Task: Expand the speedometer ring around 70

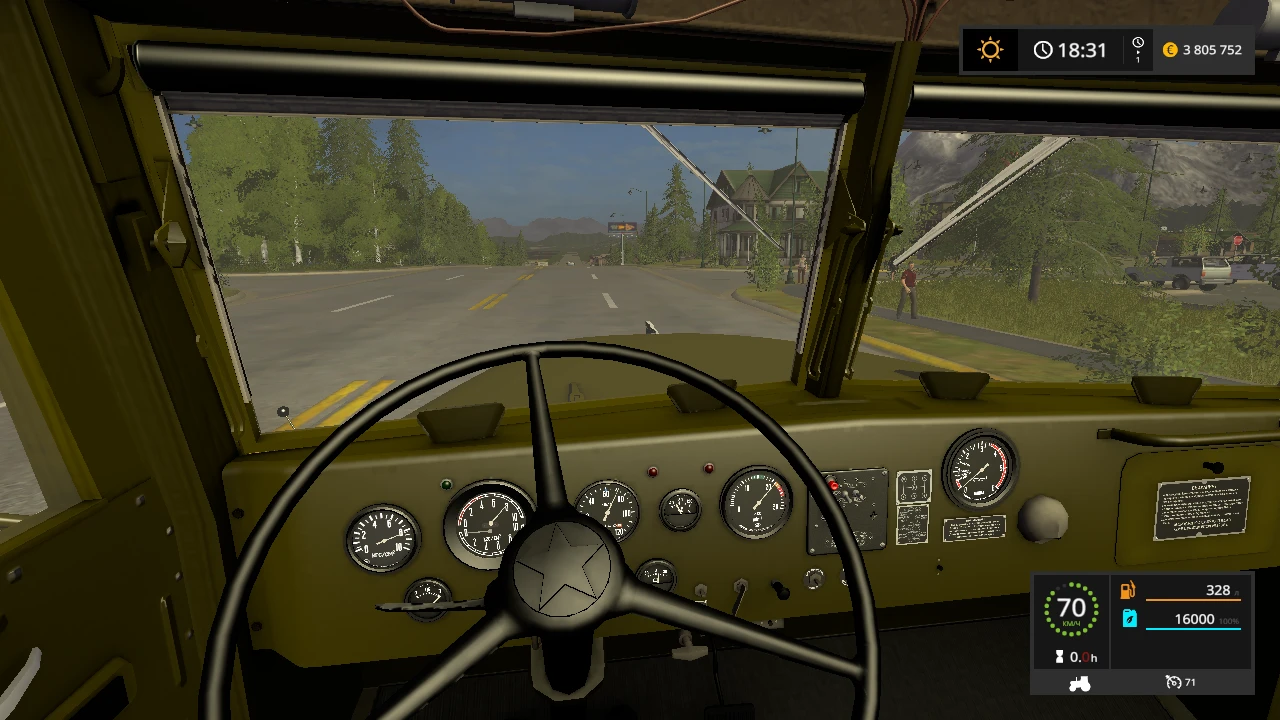Action: coord(1072,608)
